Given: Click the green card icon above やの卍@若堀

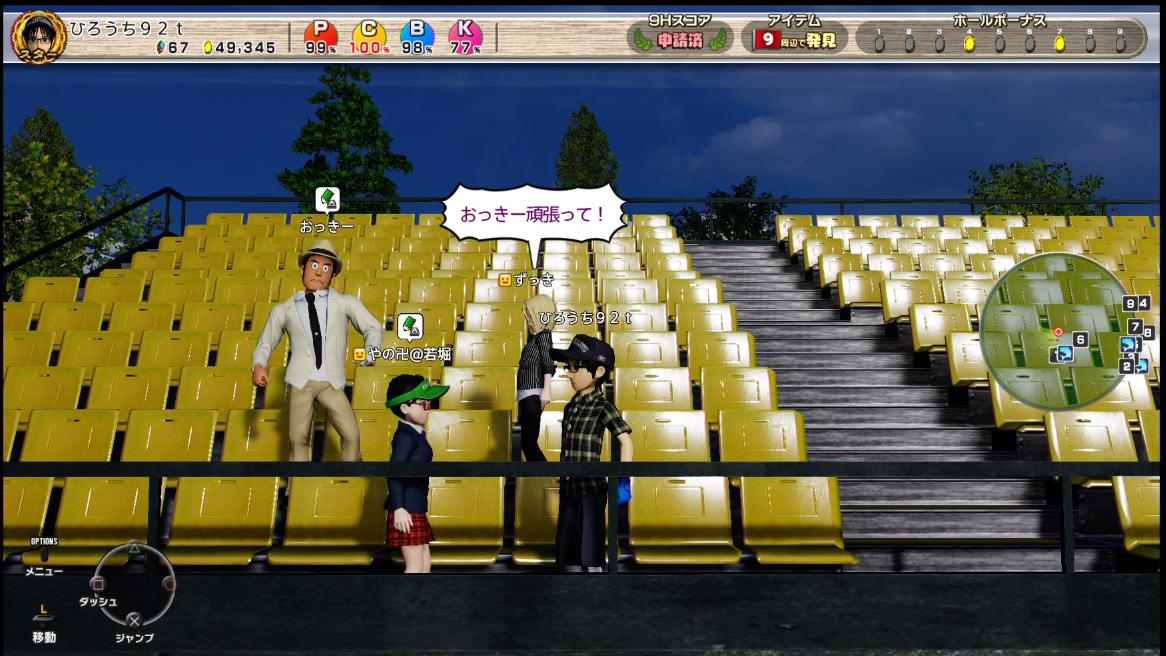Looking at the screenshot, I should (409, 327).
